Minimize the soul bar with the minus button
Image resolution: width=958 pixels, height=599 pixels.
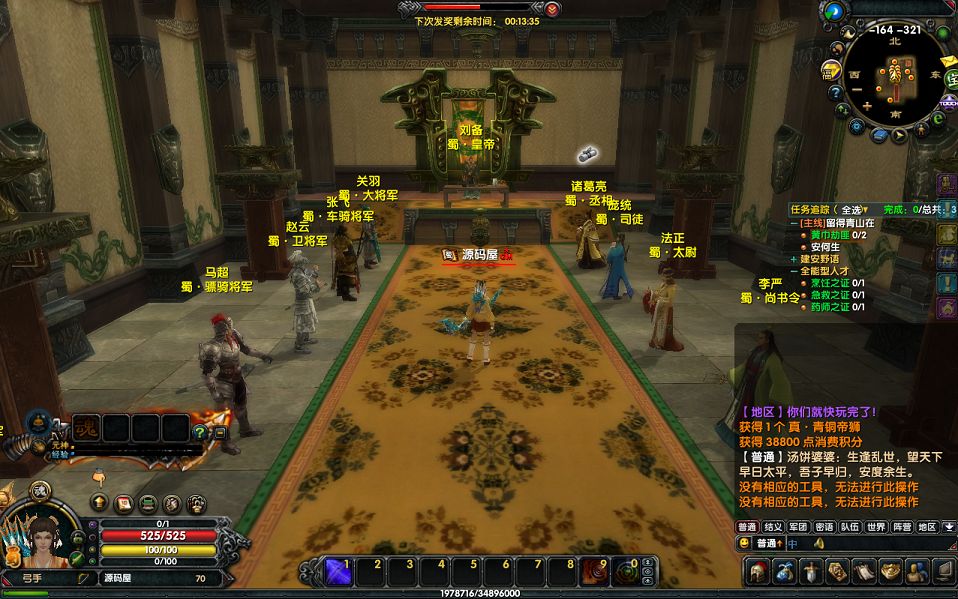tap(220, 433)
